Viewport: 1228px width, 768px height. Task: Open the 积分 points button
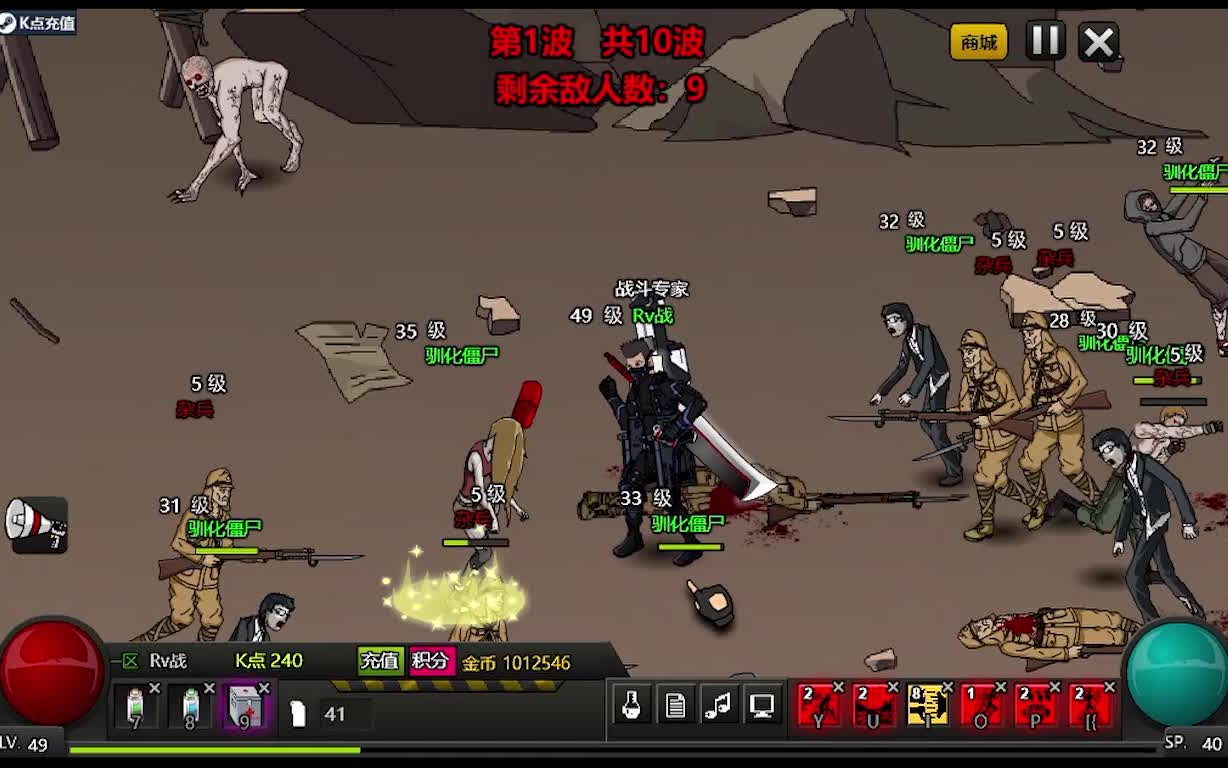tap(431, 661)
